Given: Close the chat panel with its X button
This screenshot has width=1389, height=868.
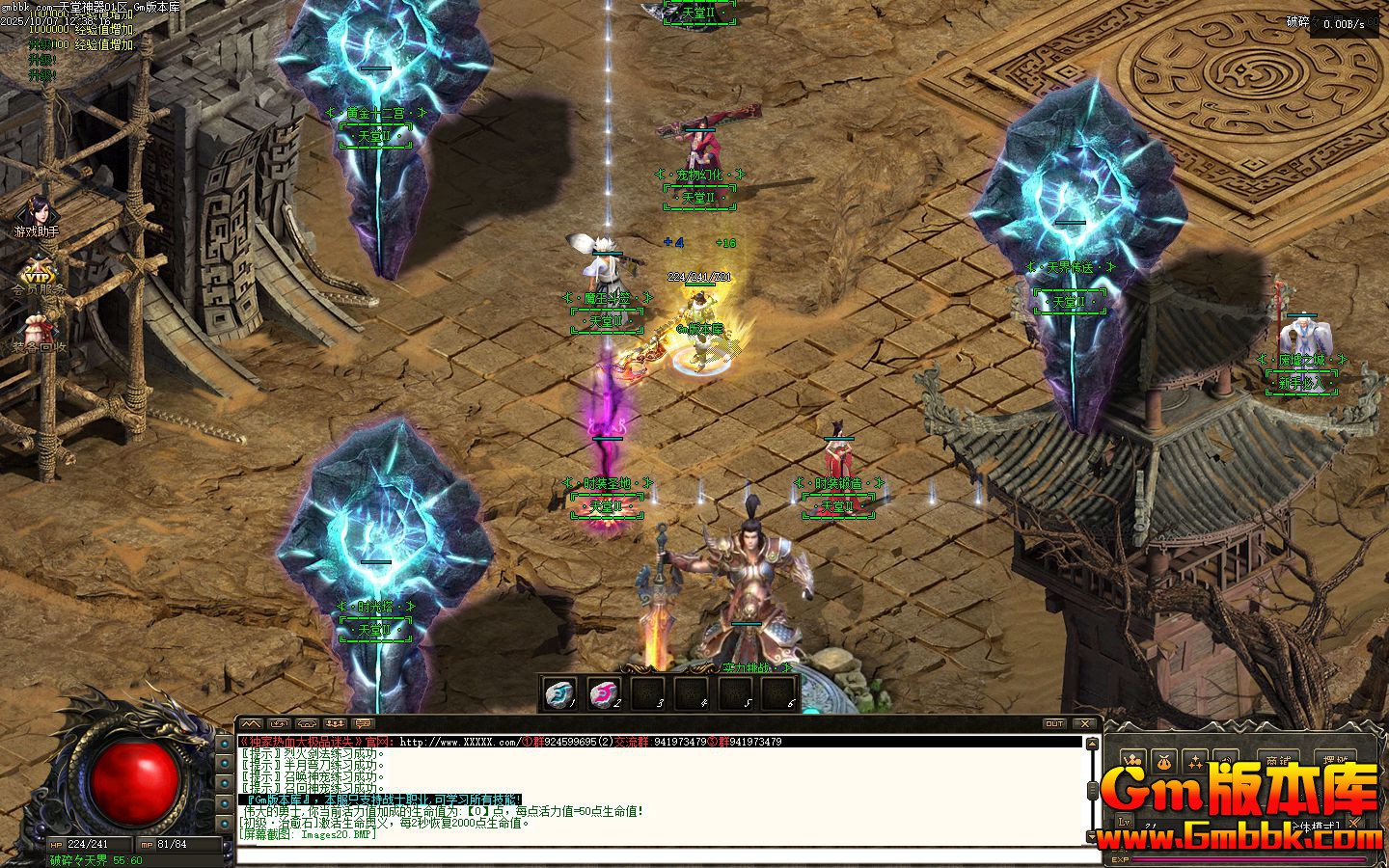Looking at the screenshot, I should coord(1085,723).
